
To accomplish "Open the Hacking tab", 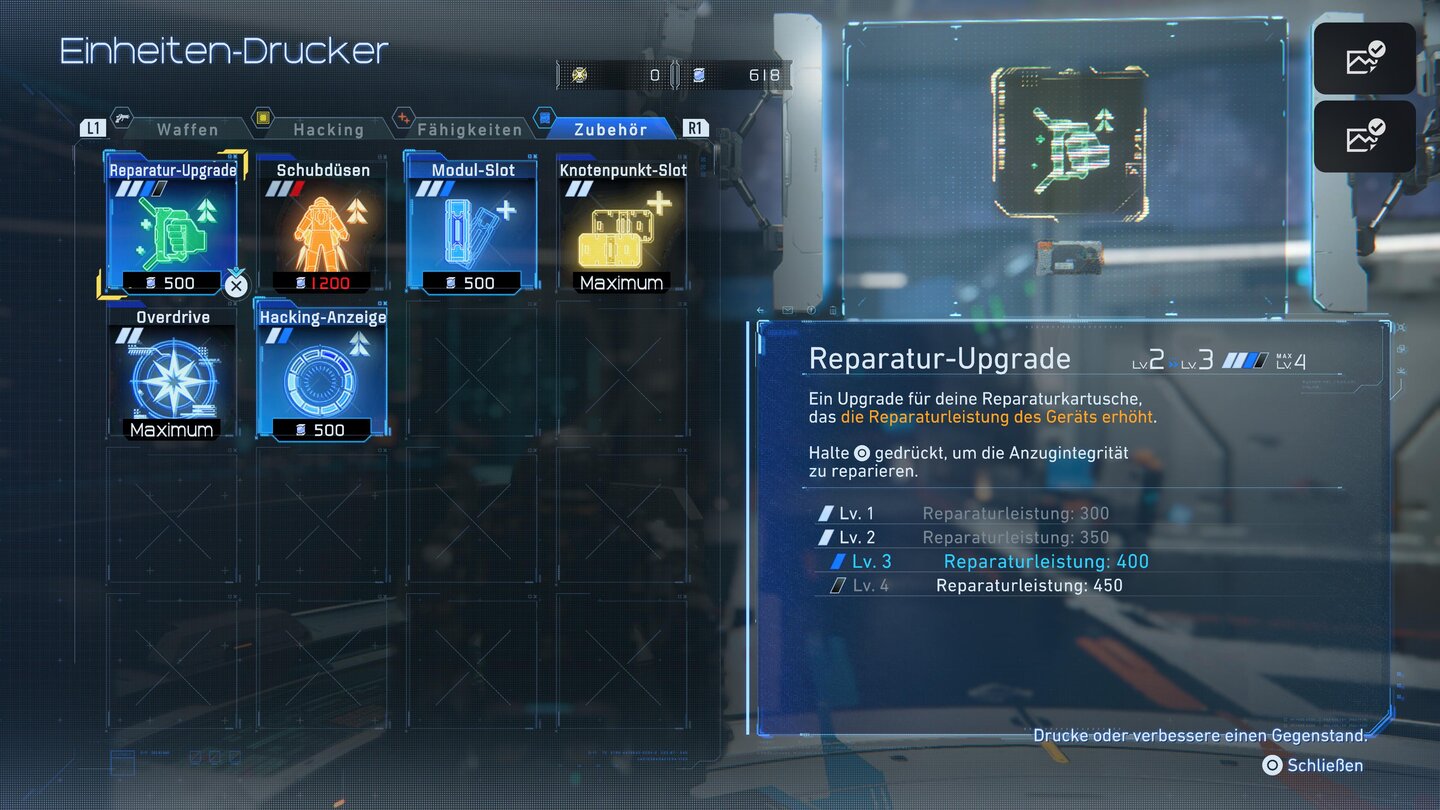I will [x=328, y=129].
